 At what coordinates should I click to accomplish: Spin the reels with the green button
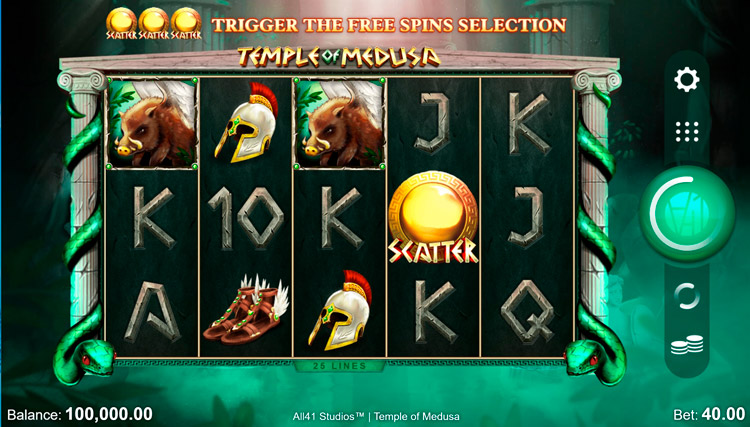pos(687,212)
